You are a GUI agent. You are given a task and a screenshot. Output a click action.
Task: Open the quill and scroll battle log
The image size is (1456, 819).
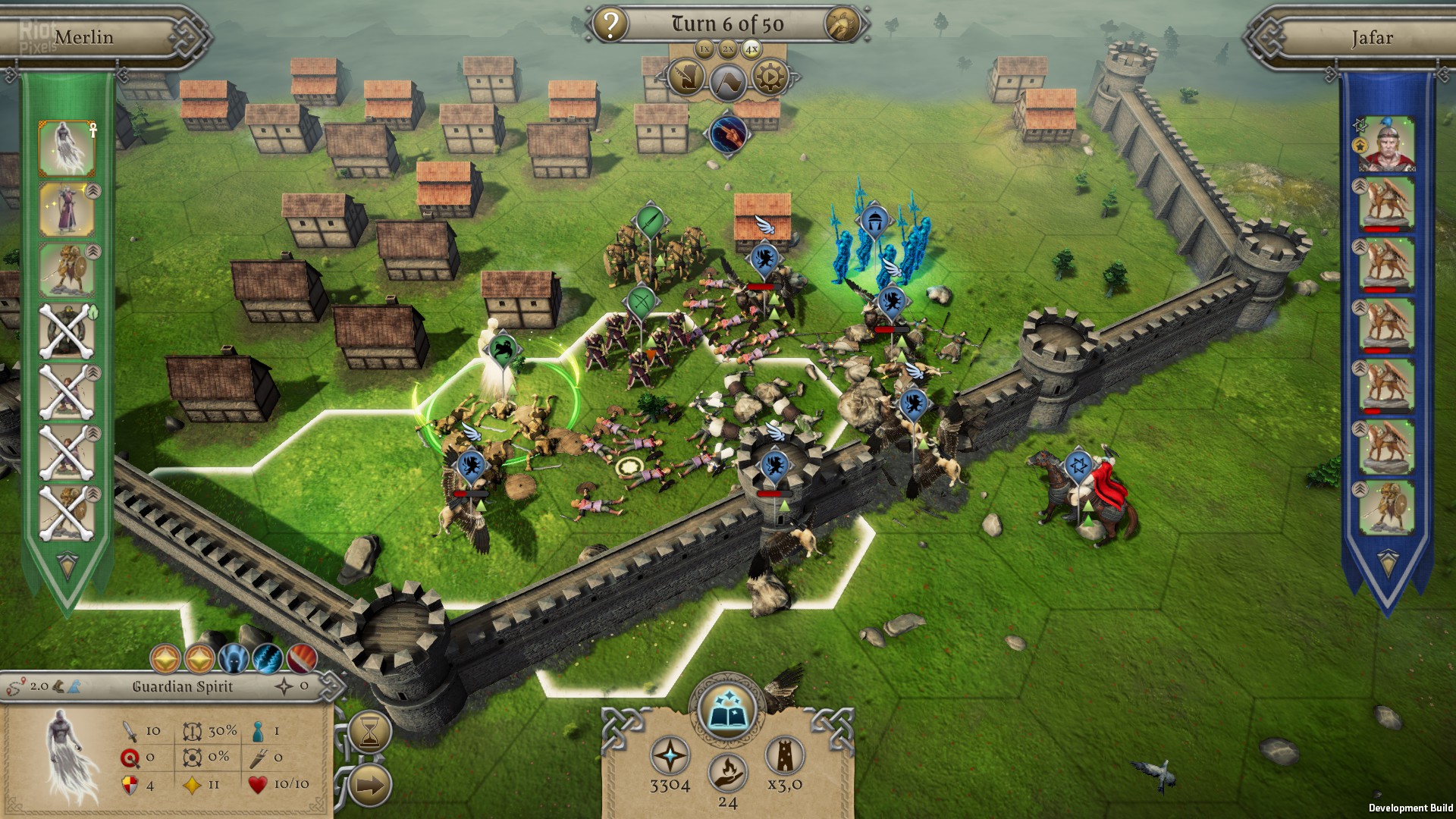686,77
